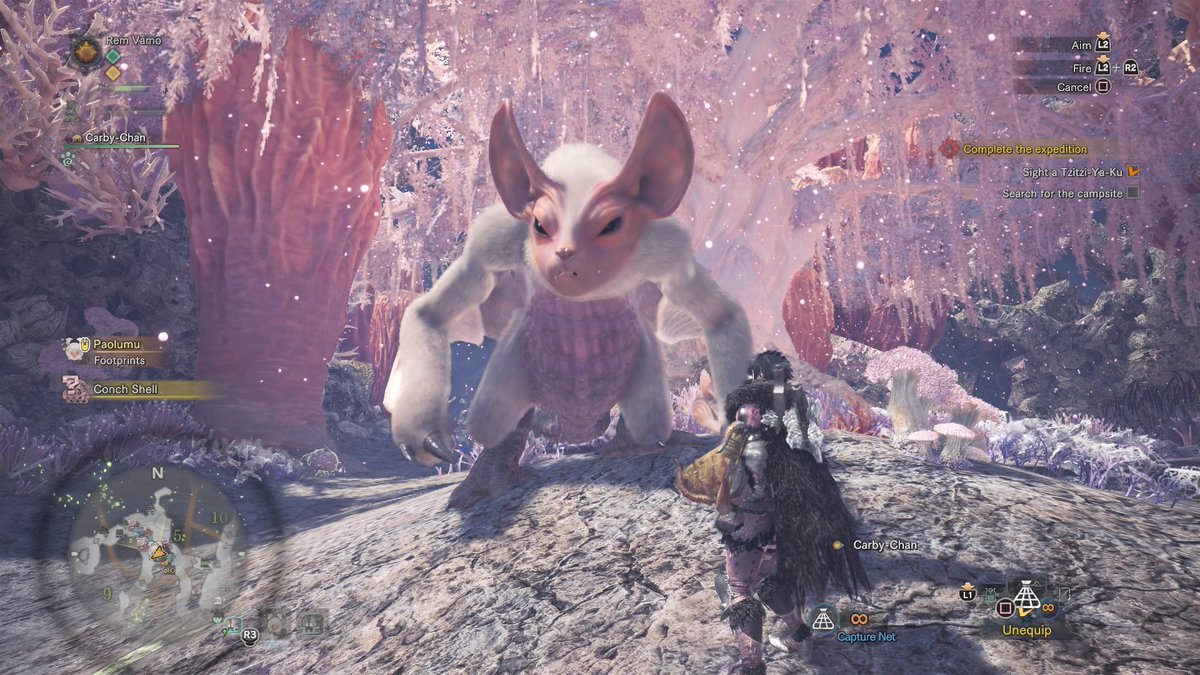Click the Carby-Chan nameplate beside the hunter
1200x675 pixels.
[x=884, y=545]
